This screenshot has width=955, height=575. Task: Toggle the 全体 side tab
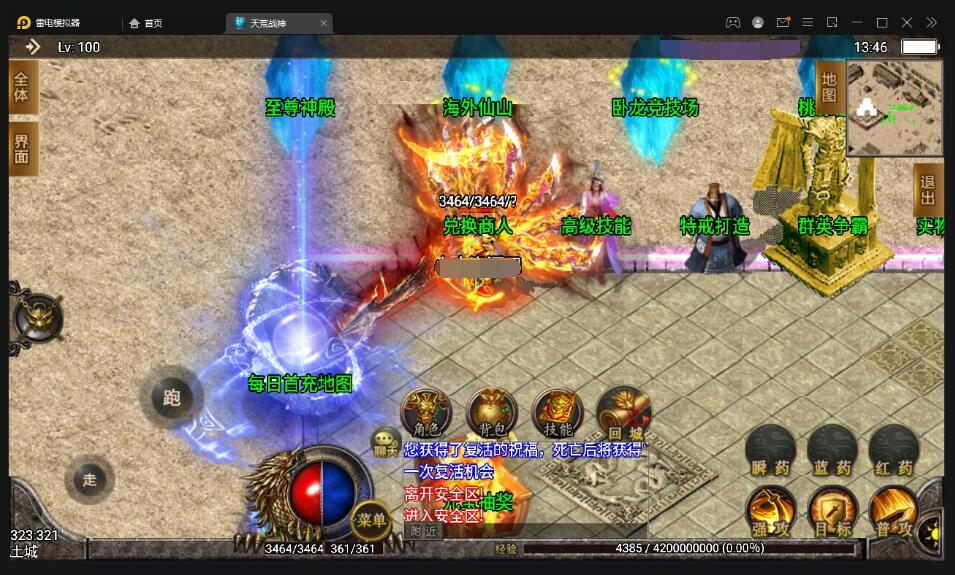(x=22, y=87)
